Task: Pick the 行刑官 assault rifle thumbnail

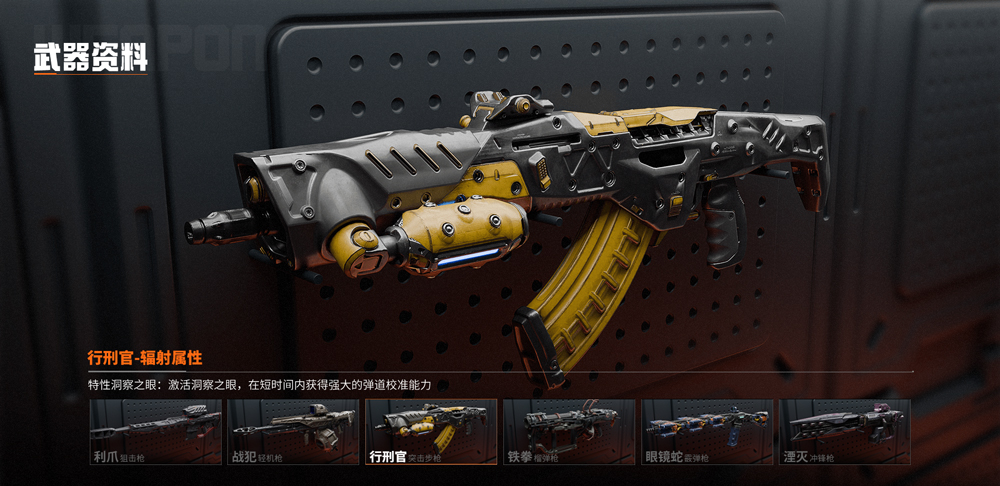Action: pyautogui.click(x=431, y=432)
